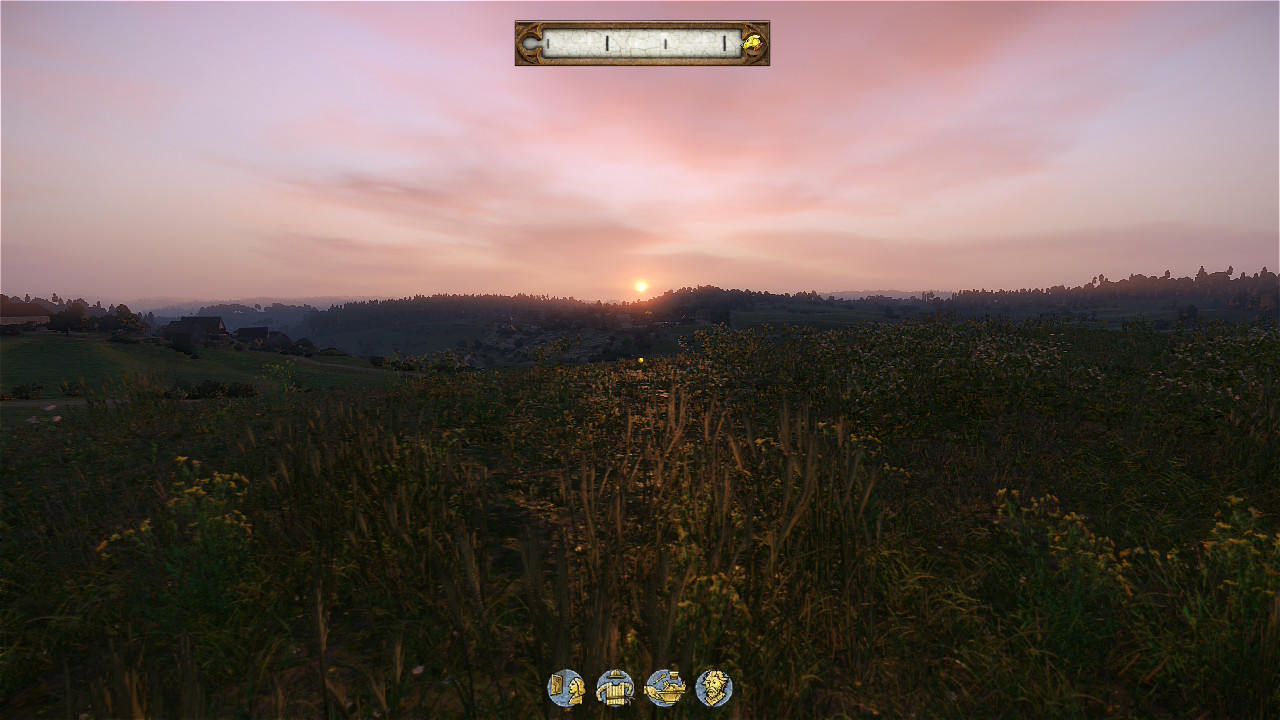Click the bowl of food status icon
This screenshot has width=1280, height=720.
coord(665,688)
